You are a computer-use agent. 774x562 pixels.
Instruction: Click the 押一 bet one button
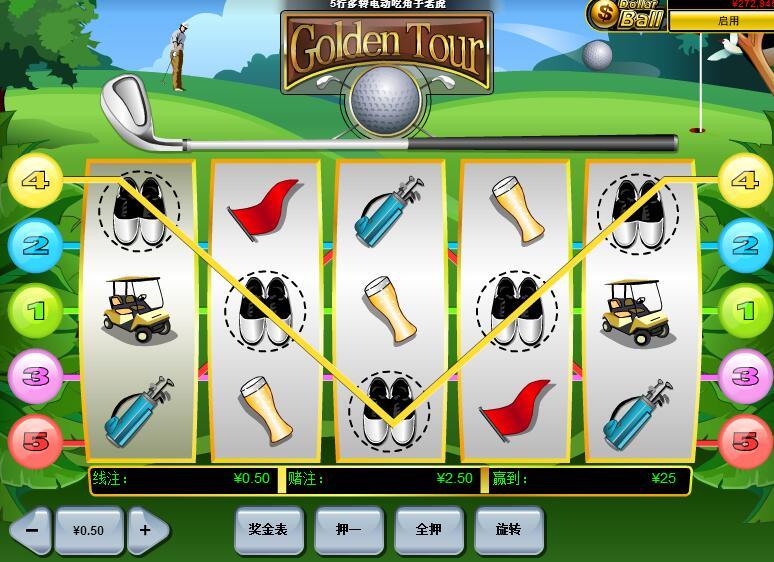[348, 529]
